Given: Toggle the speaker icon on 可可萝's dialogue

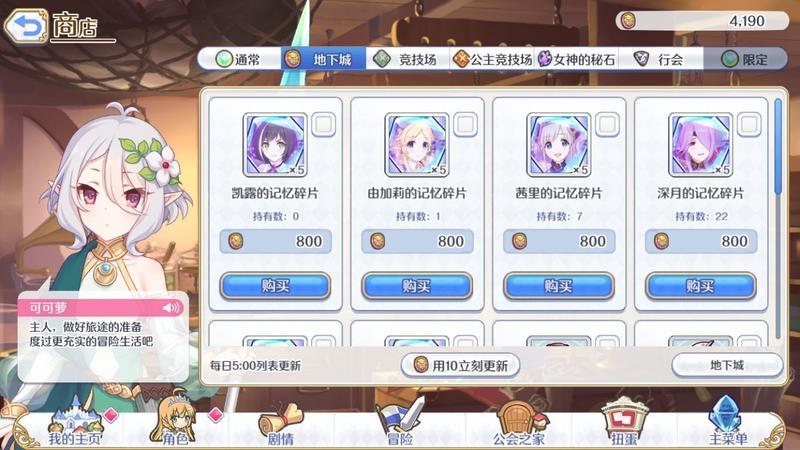Looking at the screenshot, I should (172, 307).
